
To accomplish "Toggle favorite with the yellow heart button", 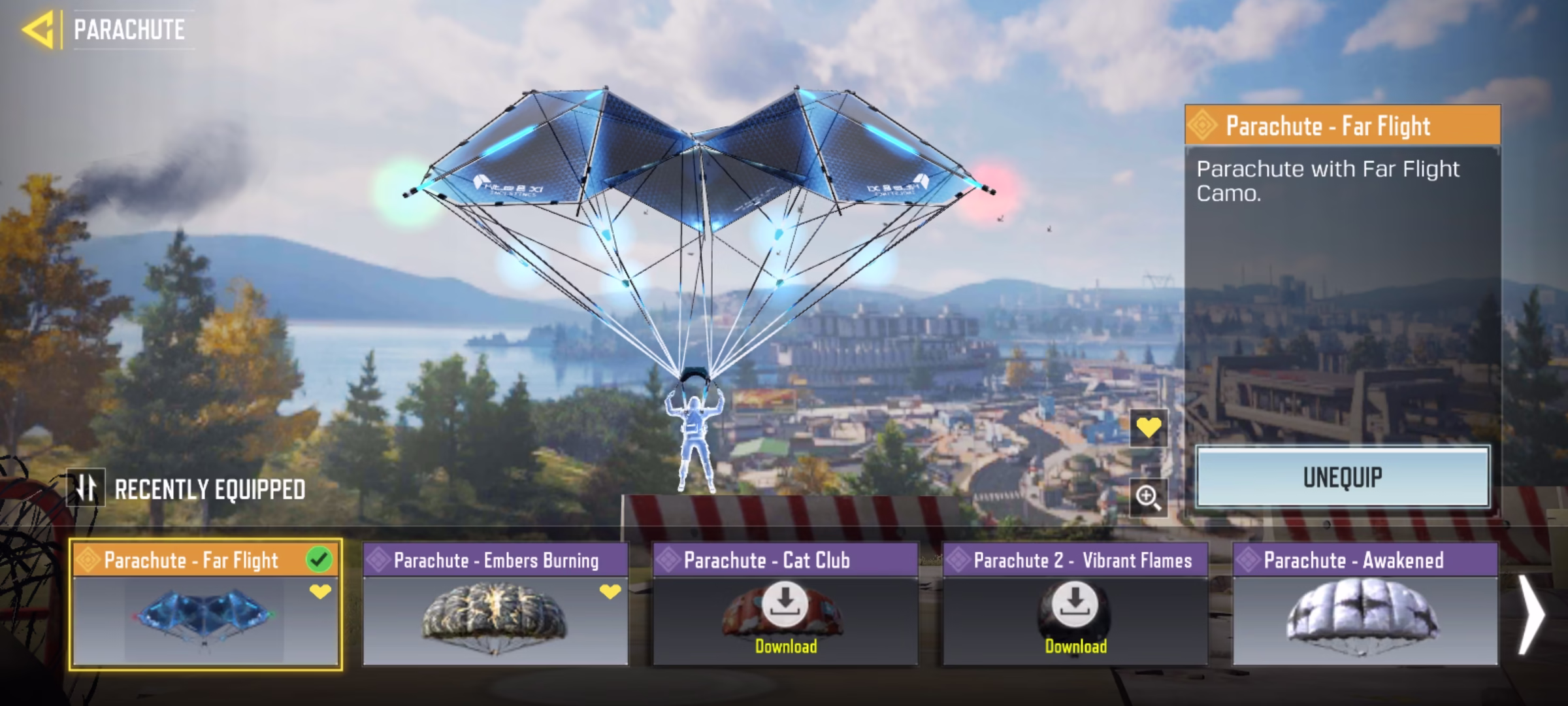I will coord(1149,428).
